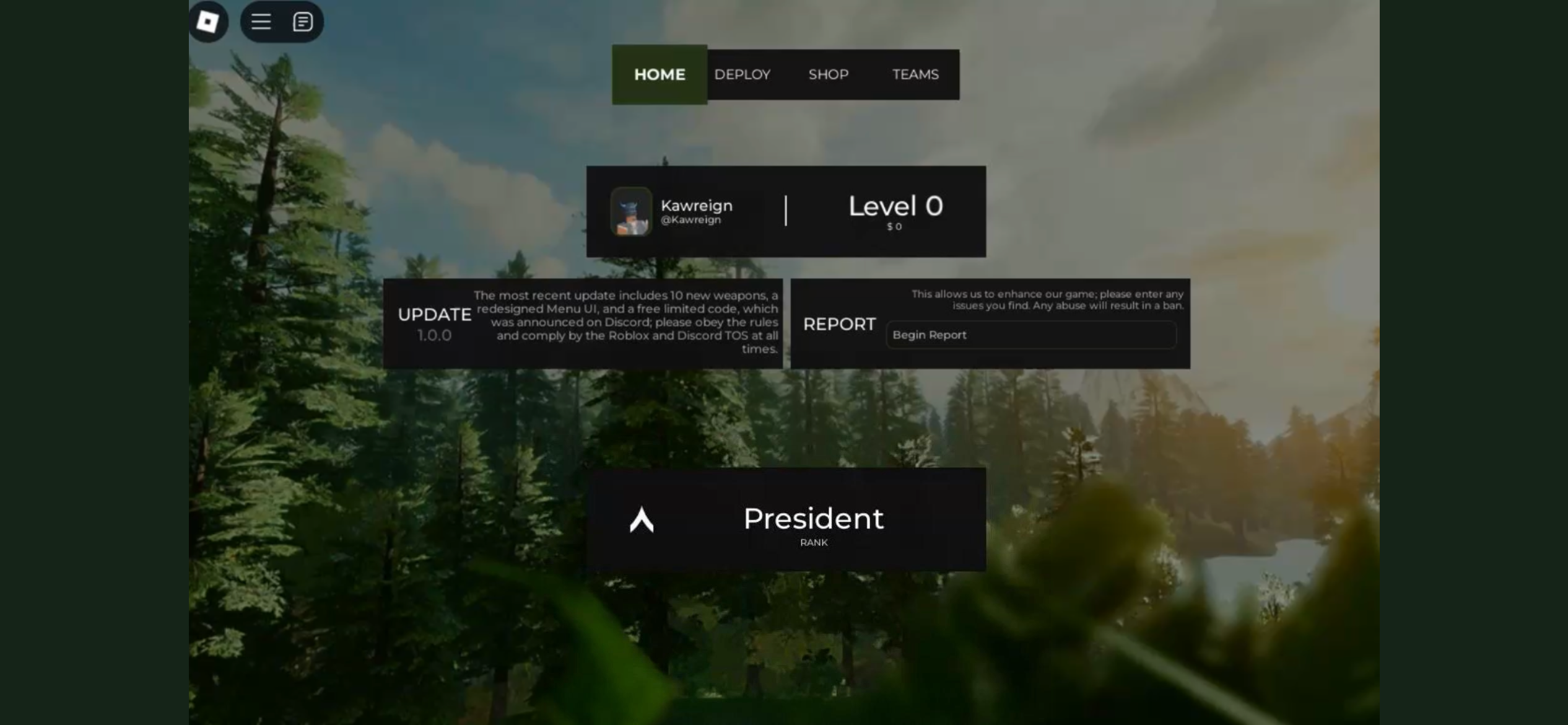This screenshot has height=725, width=1568.
Task: Click the Level 0 display
Action: click(894, 206)
